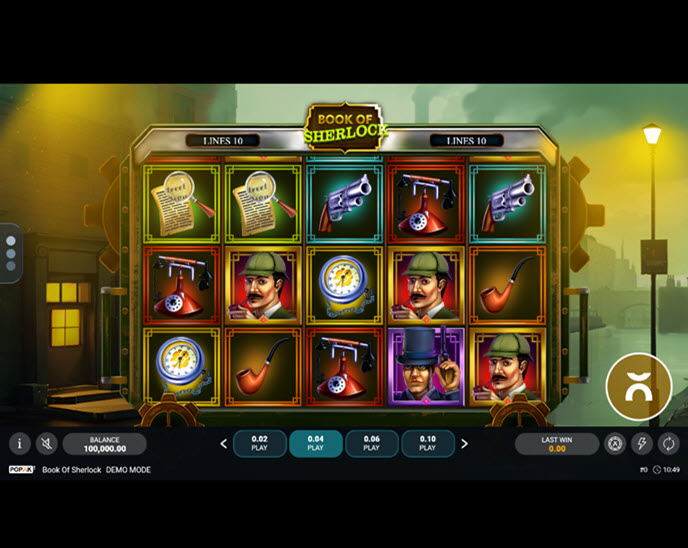
Task: Show lower bet options with left arrow
Action: point(224,444)
